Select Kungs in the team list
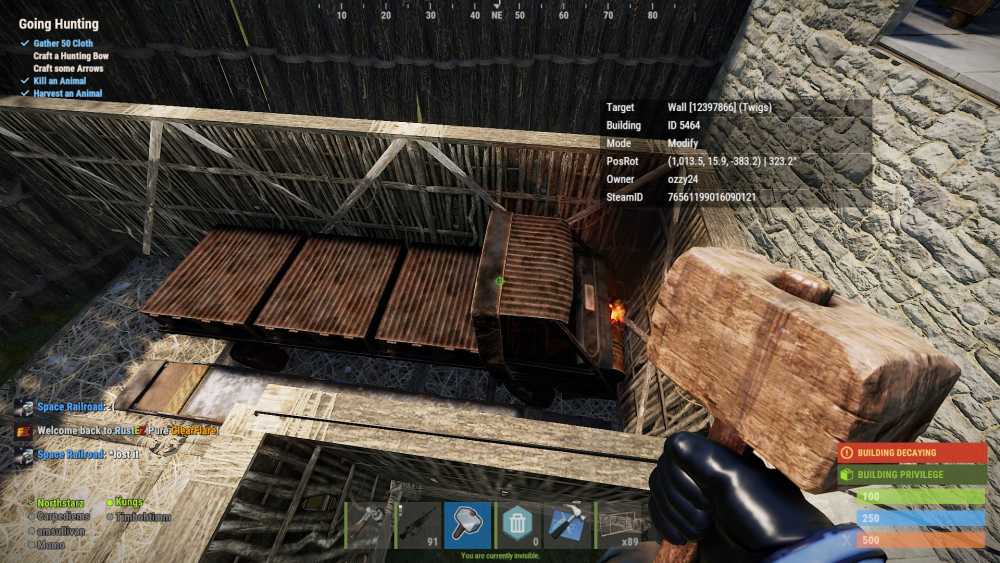The image size is (1000, 563). 129,502
